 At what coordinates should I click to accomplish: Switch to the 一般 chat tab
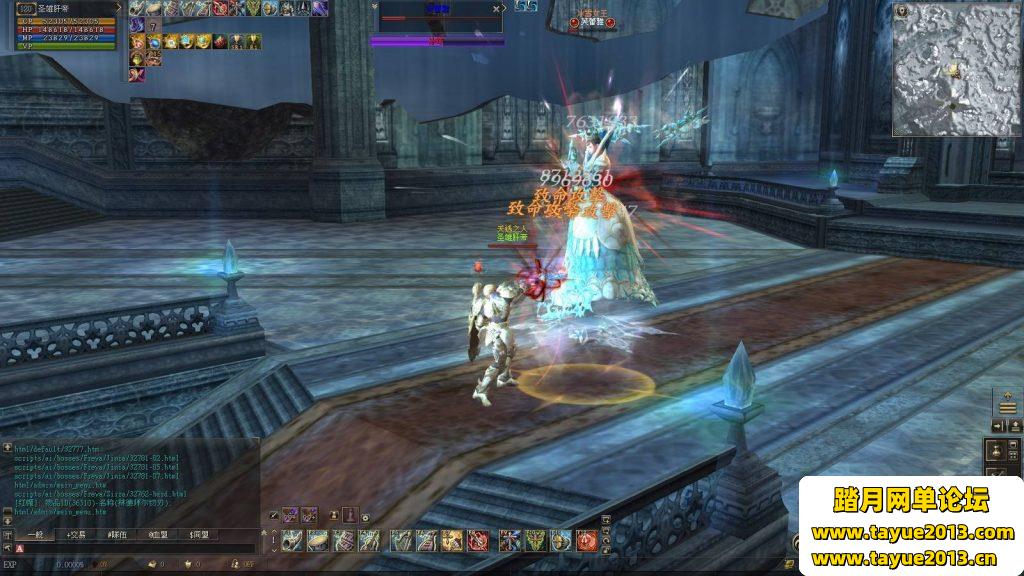(x=35, y=535)
